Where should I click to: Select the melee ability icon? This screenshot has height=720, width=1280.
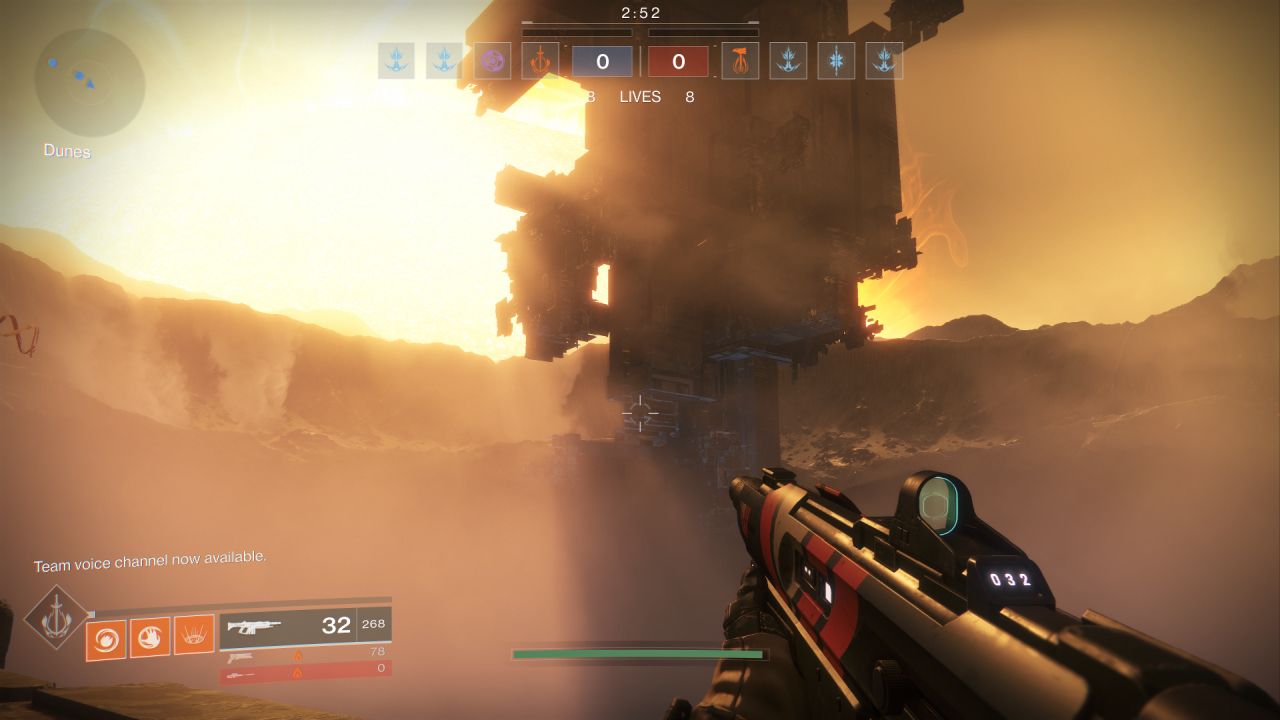tap(149, 638)
